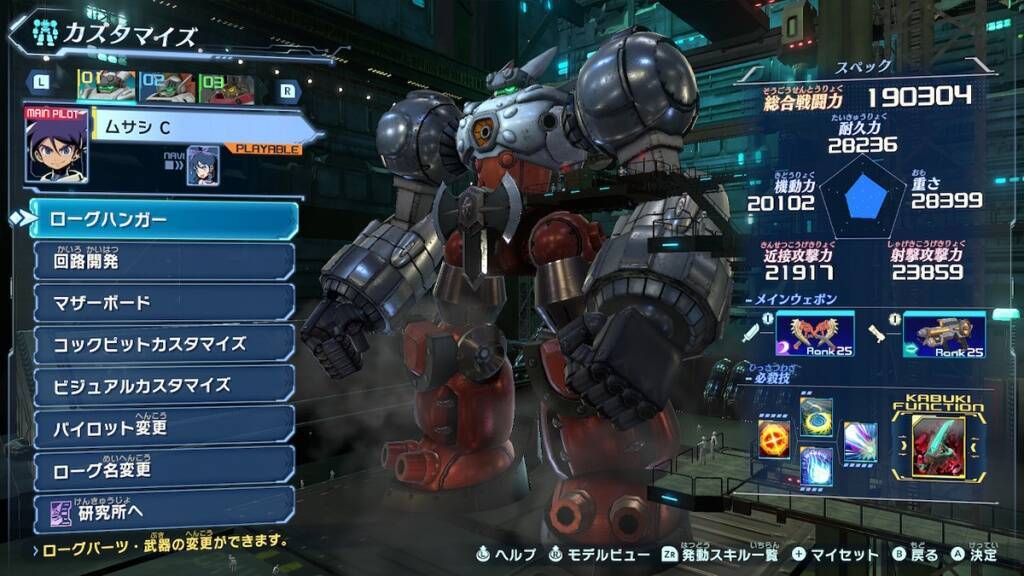Image resolution: width=1024 pixels, height=576 pixels.
Task: Open ビジュアルカスタマイズ visual customization
Action: (x=165, y=385)
